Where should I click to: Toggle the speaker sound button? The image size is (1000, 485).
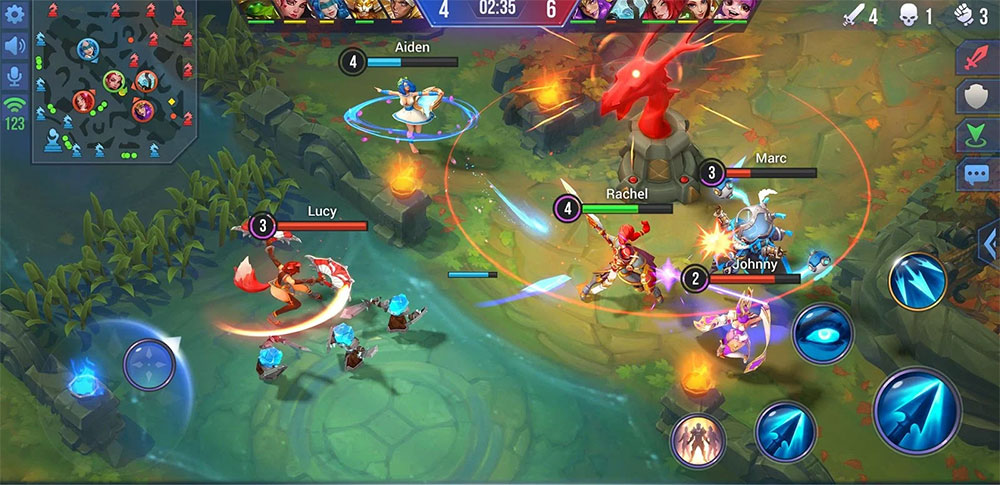pos(14,45)
